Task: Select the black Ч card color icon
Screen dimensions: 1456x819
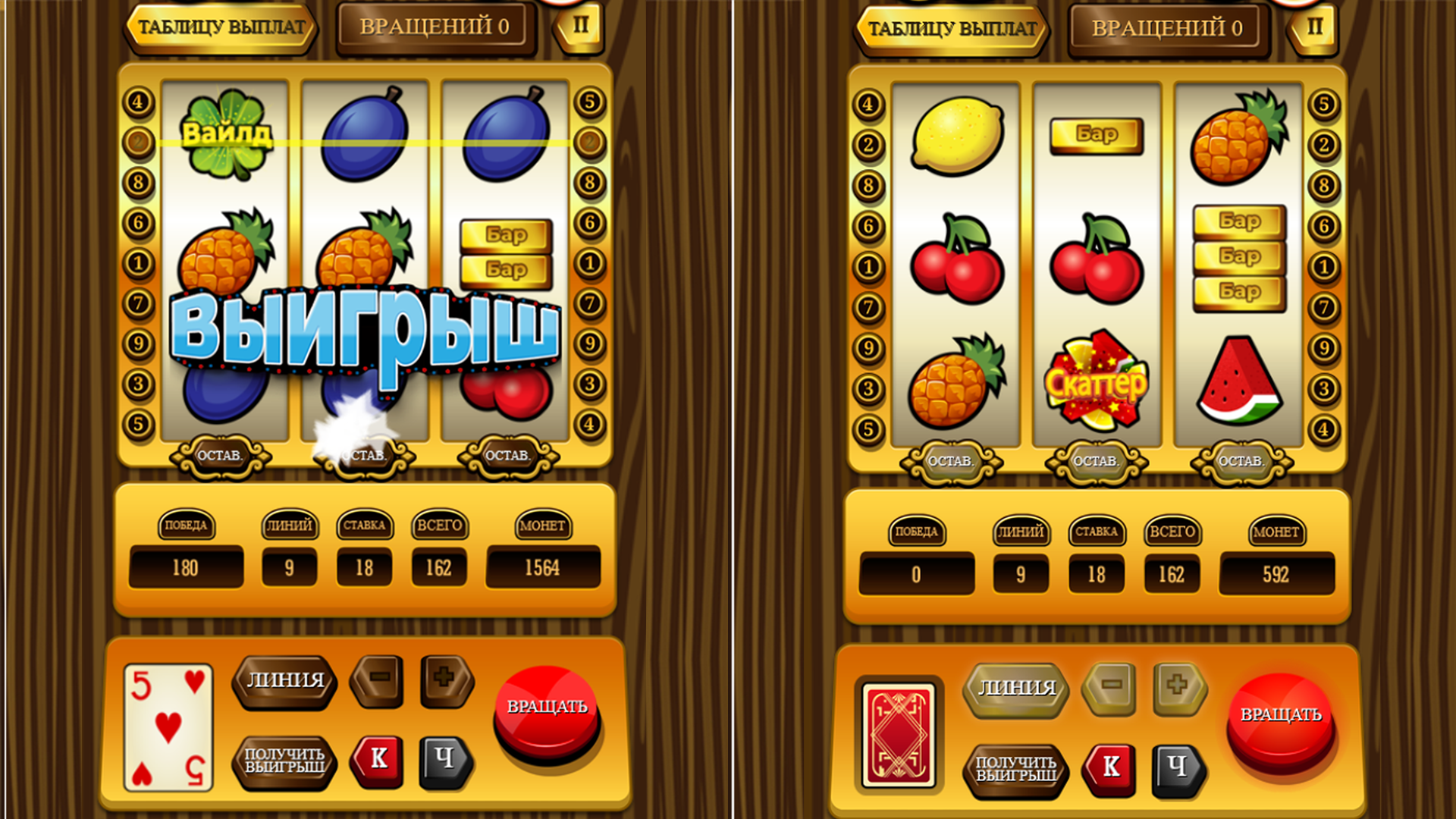Action: (447, 761)
